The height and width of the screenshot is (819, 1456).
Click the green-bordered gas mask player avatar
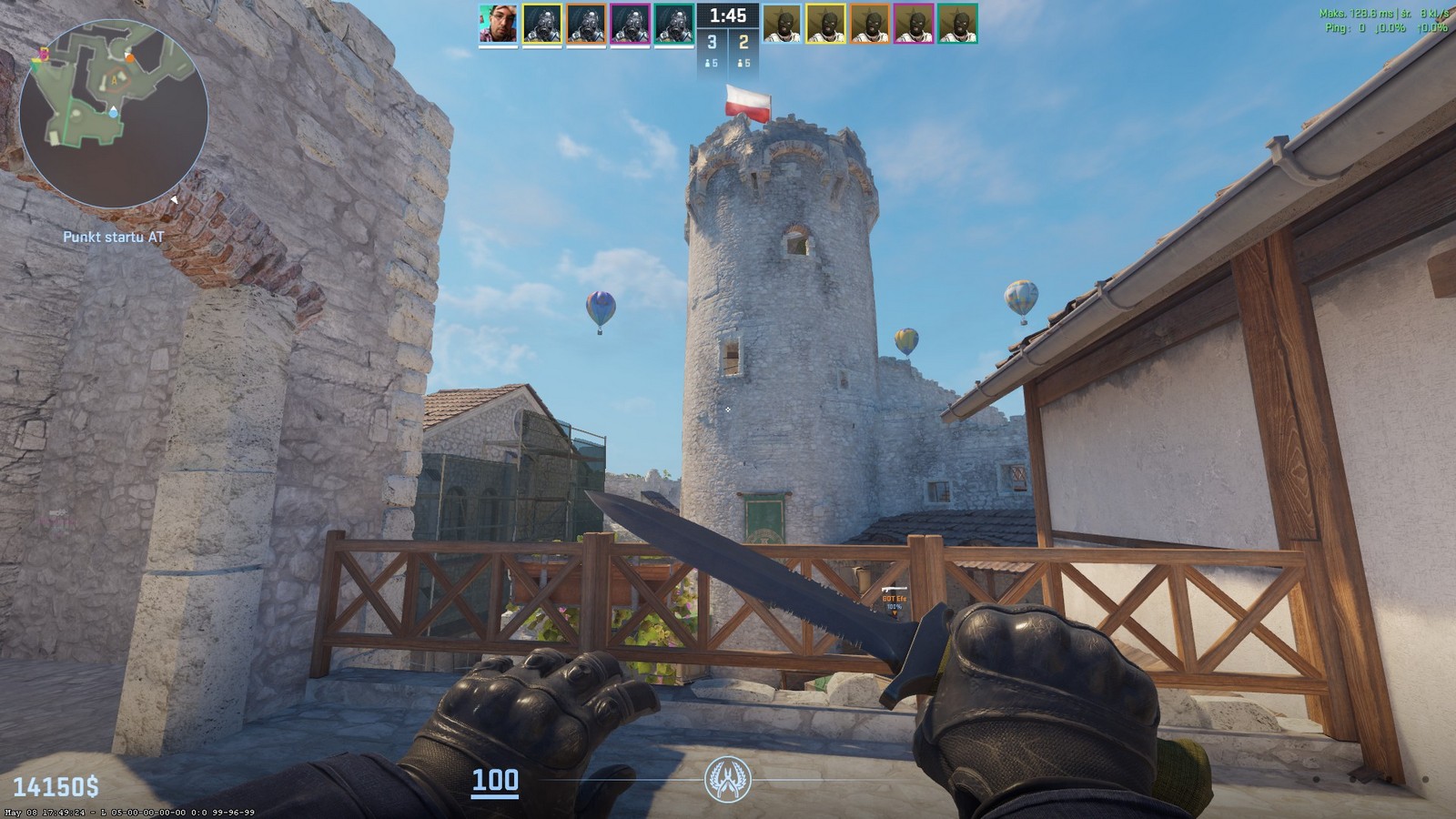tap(673, 25)
